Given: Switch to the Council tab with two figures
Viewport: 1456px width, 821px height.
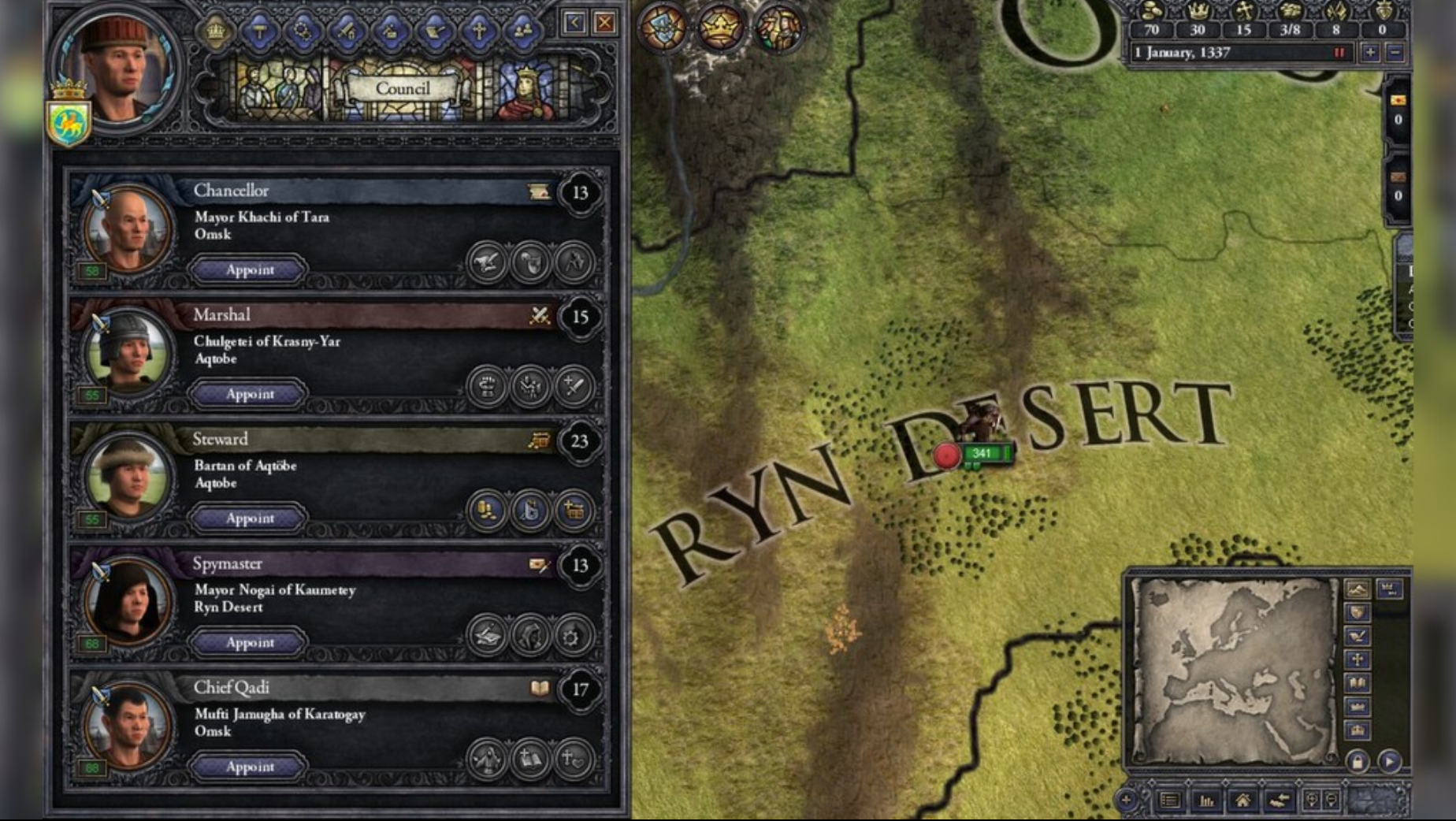Looking at the screenshot, I should click(522, 30).
